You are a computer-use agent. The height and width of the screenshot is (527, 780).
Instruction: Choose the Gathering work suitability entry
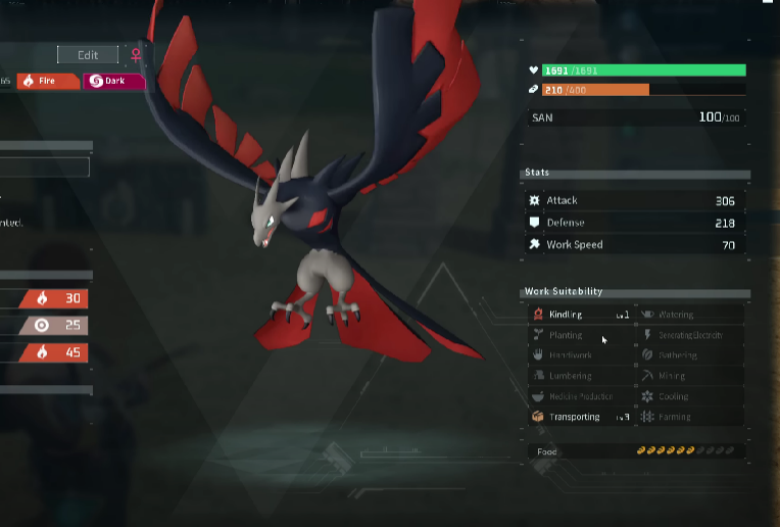pyautogui.click(x=691, y=356)
